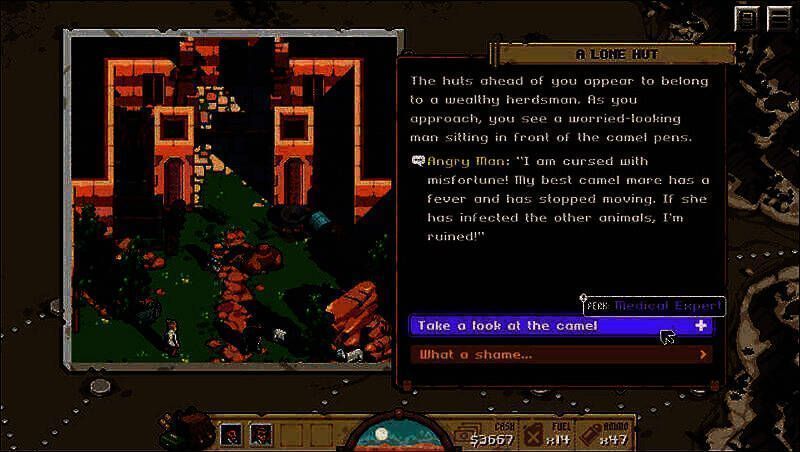Select the first crew member portrait
The height and width of the screenshot is (452, 800).
point(231,435)
